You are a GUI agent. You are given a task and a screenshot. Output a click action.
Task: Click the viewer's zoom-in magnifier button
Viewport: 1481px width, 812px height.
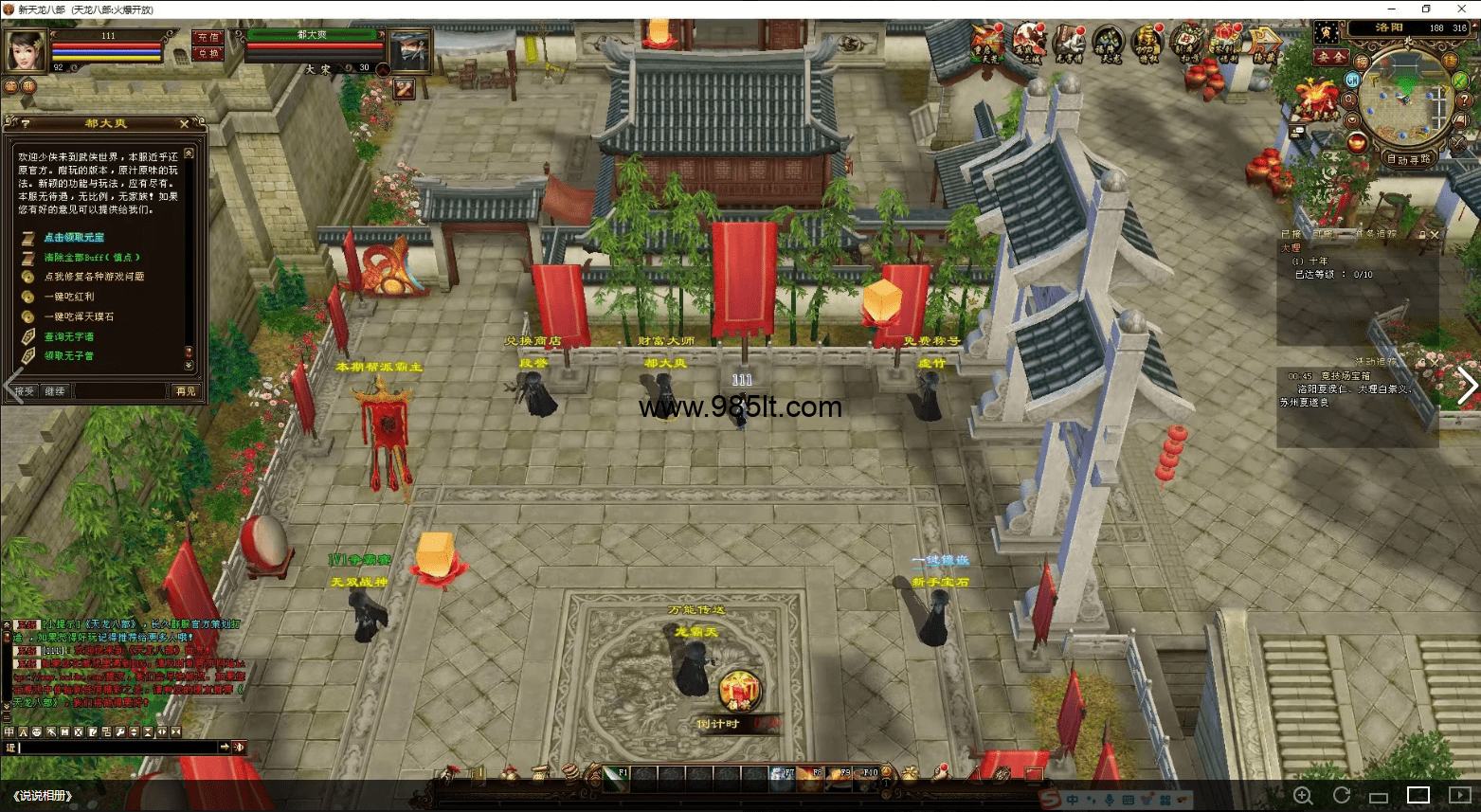click(x=1303, y=796)
